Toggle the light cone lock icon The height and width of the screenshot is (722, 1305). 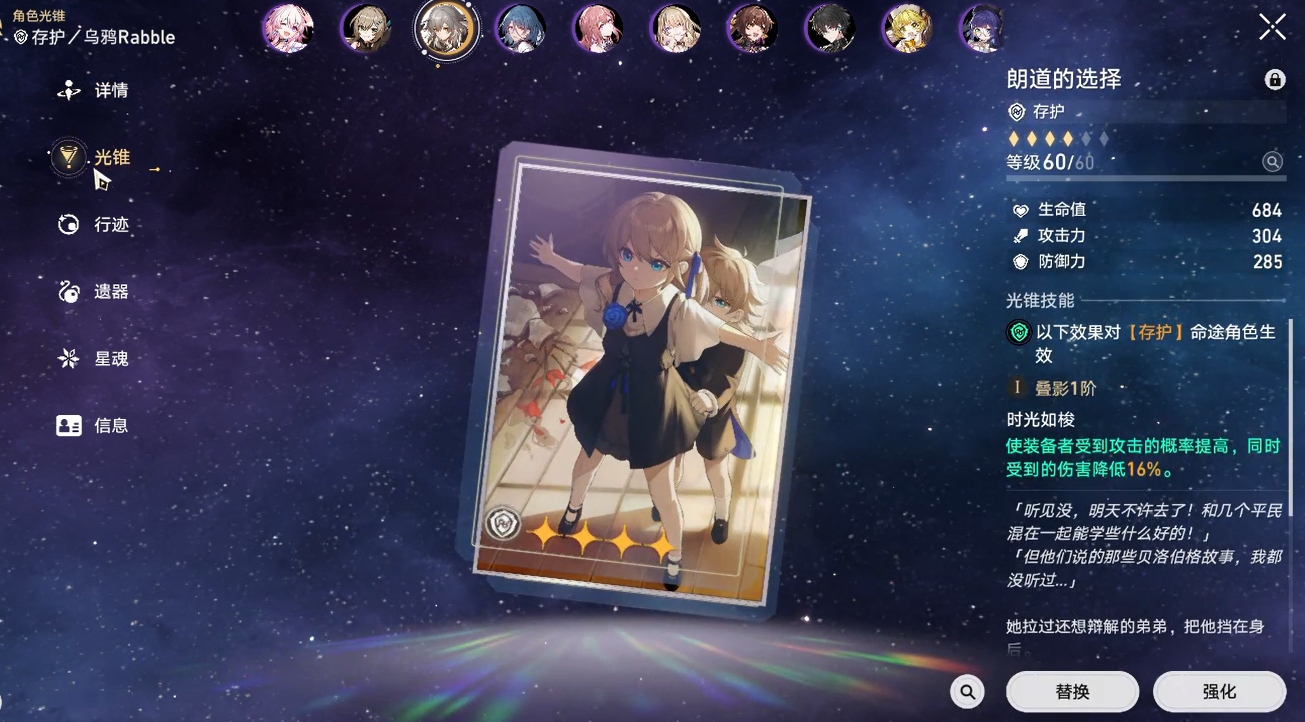coord(1275,80)
